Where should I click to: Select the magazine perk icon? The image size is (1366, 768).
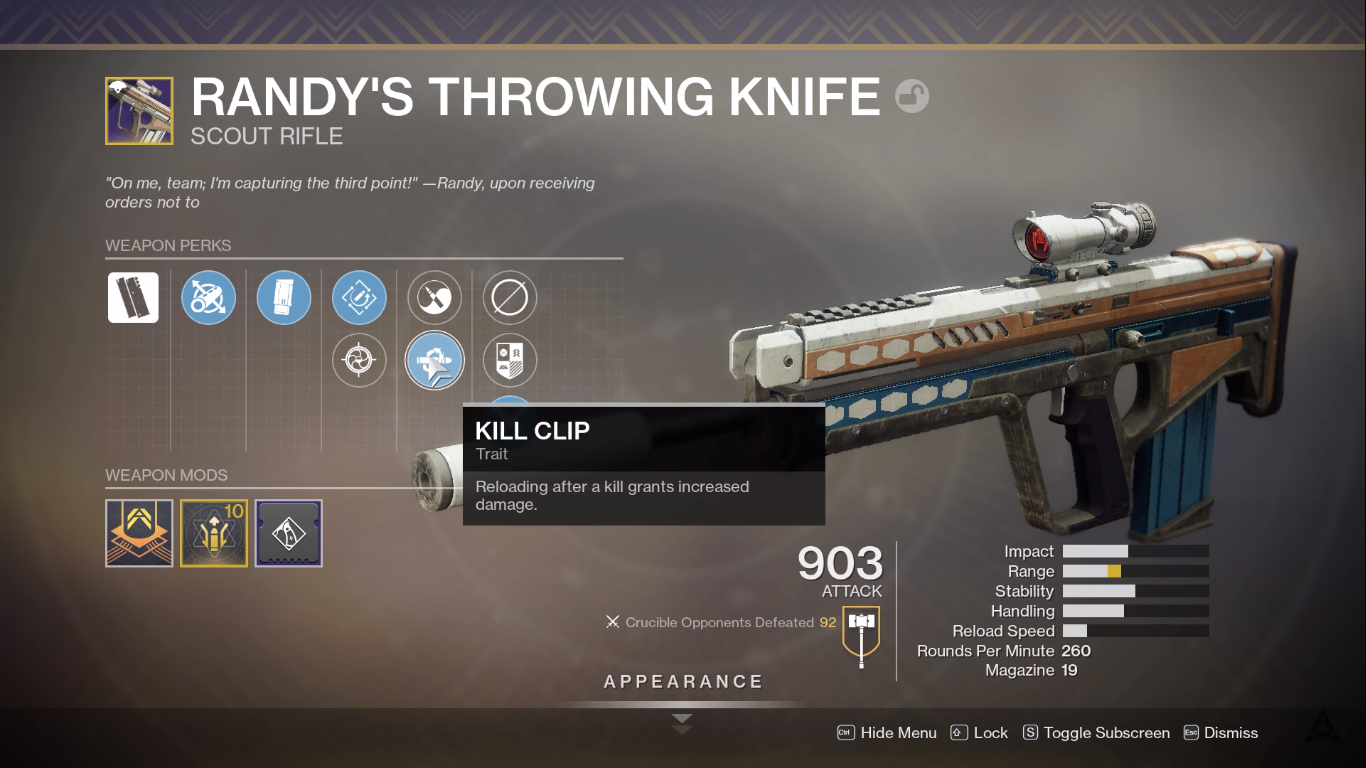coord(284,297)
